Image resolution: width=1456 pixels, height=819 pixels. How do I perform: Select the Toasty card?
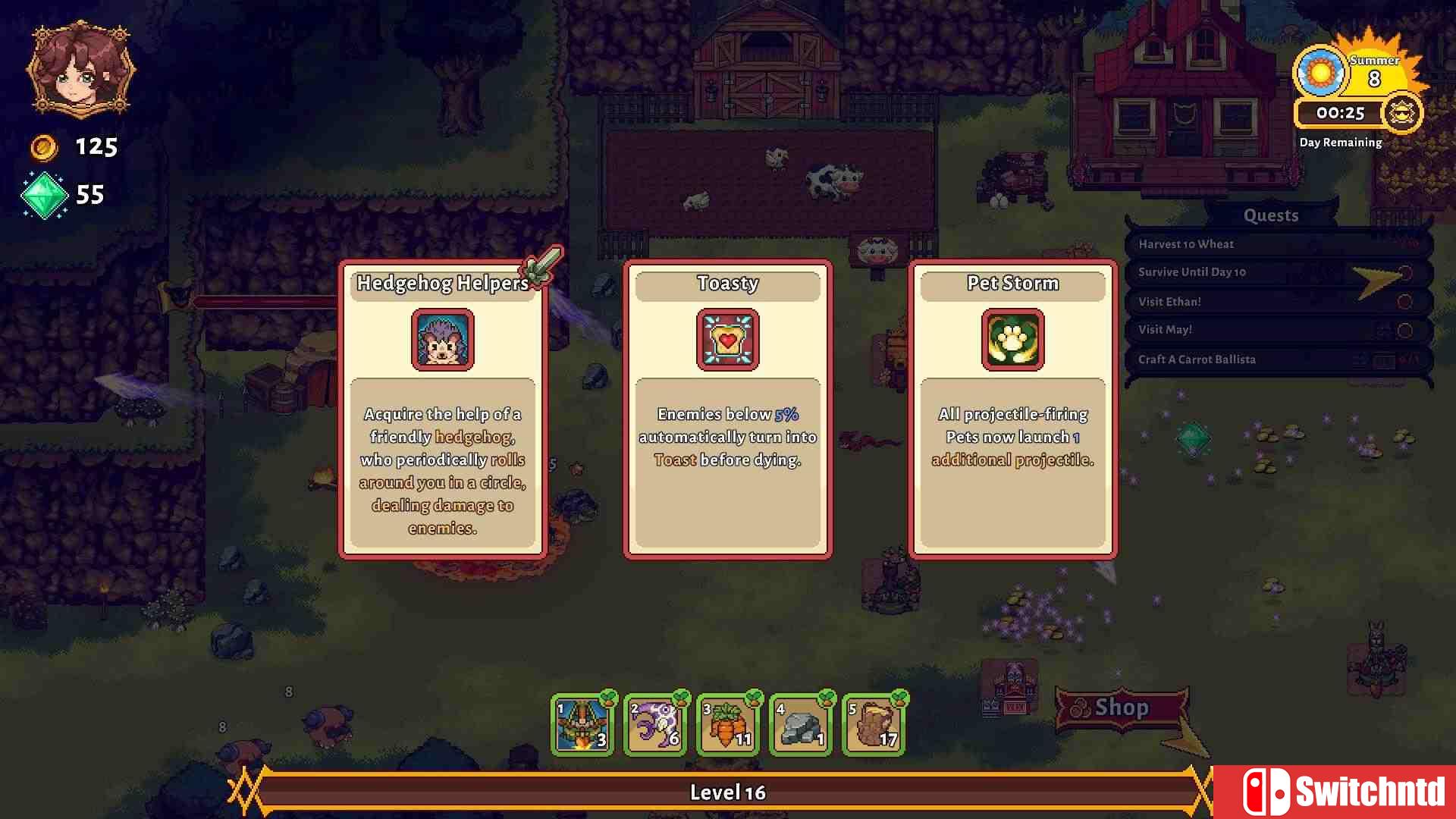point(727,409)
